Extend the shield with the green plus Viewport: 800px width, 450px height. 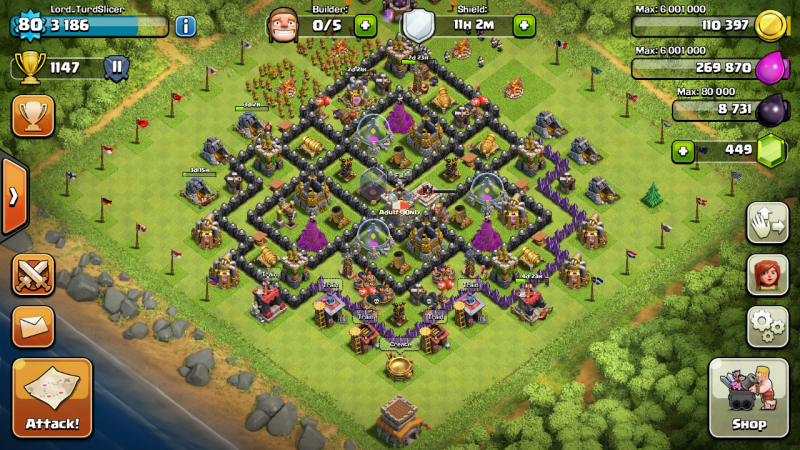[524, 25]
